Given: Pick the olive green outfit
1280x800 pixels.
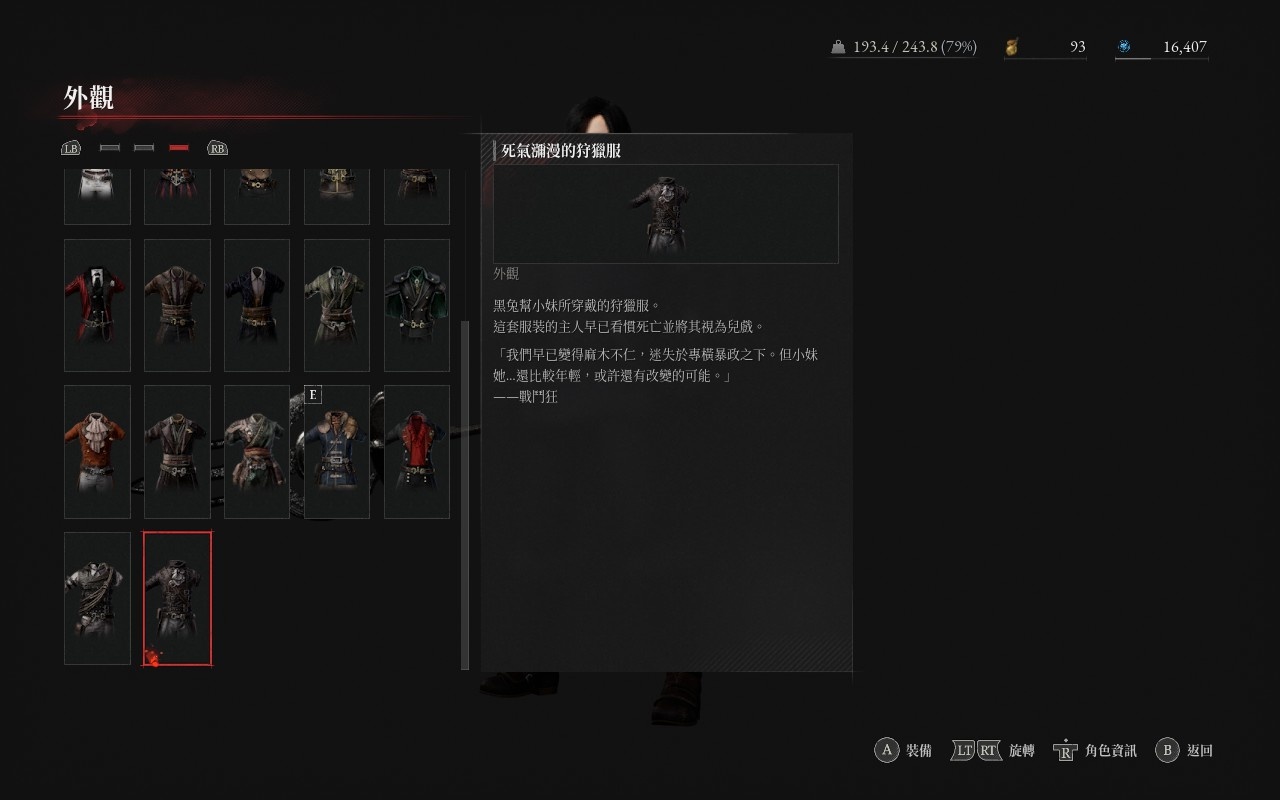Looking at the screenshot, I should point(337,305).
